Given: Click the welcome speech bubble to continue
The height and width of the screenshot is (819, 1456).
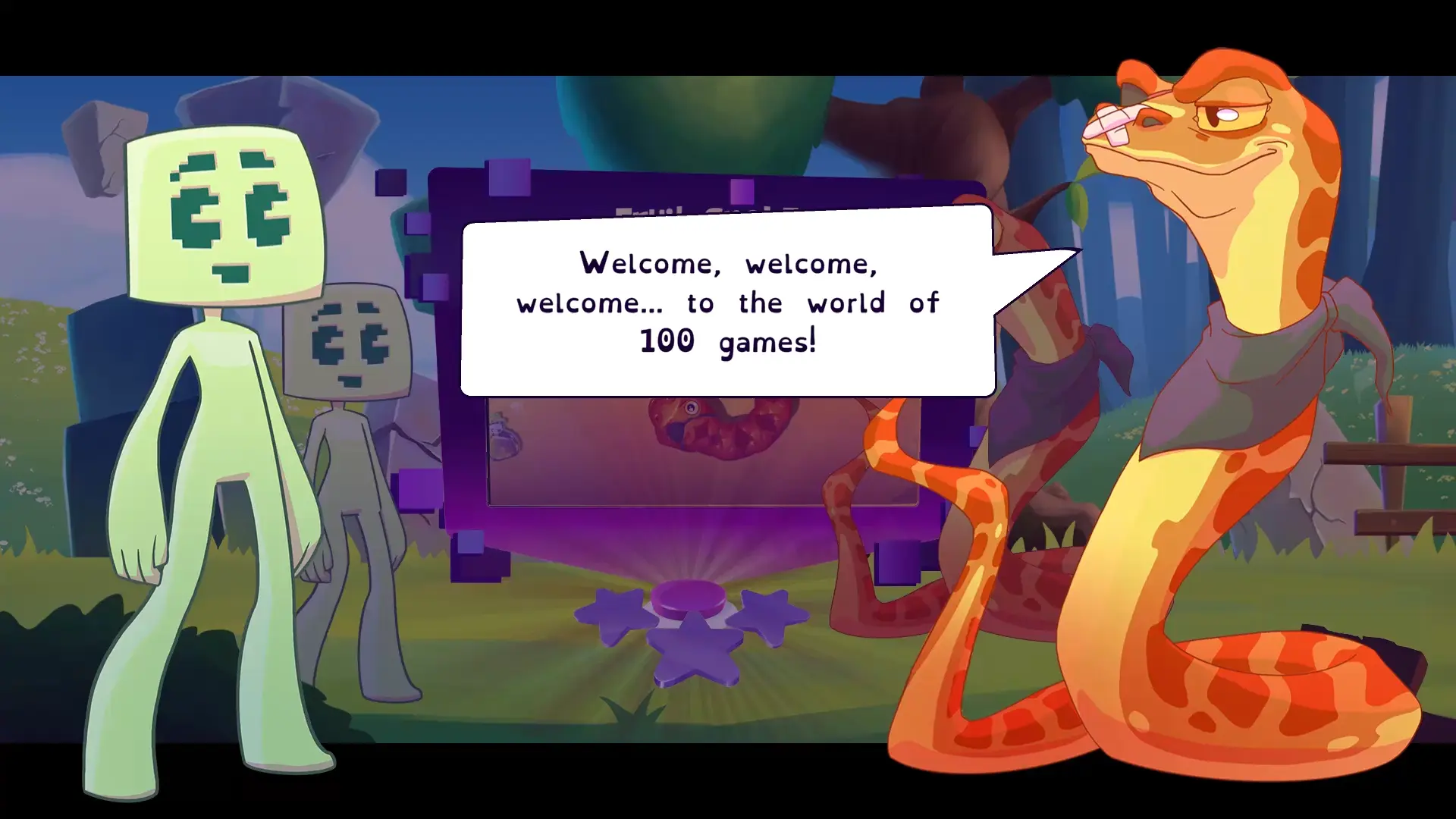Looking at the screenshot, I should coord(727,302).
